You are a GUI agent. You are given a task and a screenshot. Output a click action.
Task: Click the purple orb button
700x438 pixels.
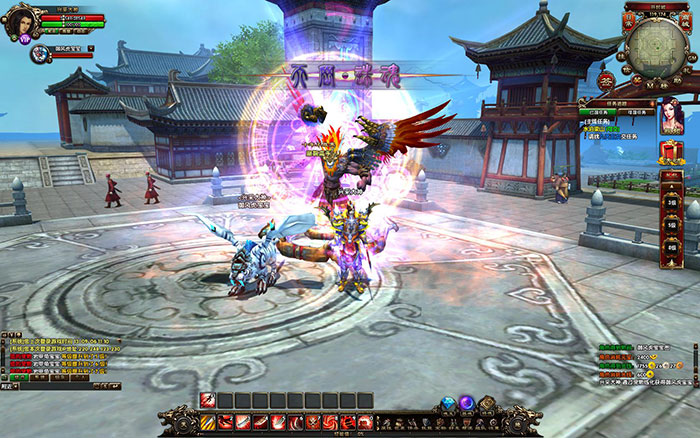tap(467, 404)
